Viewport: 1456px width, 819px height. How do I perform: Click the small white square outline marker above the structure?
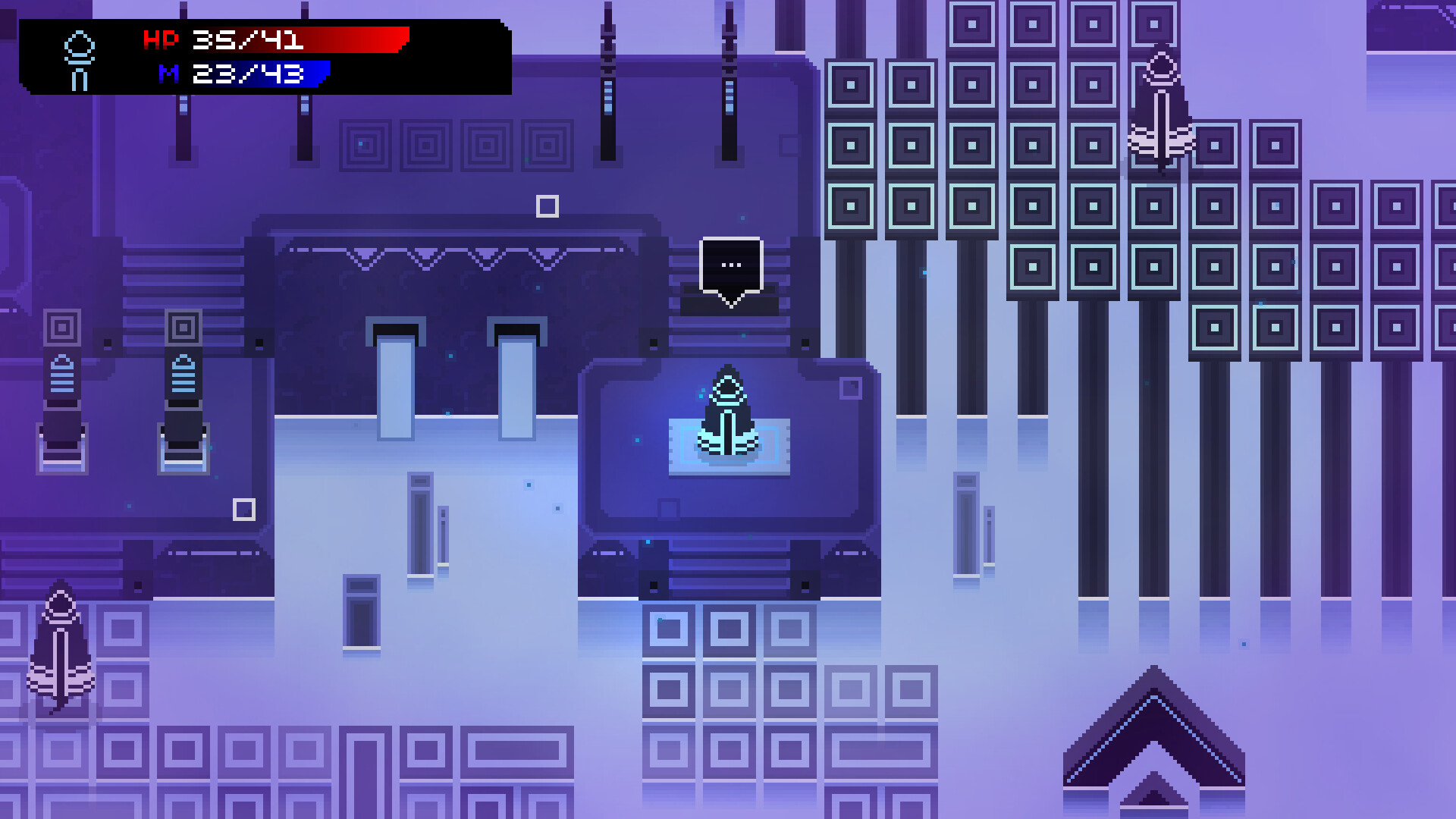pos(548,205)
